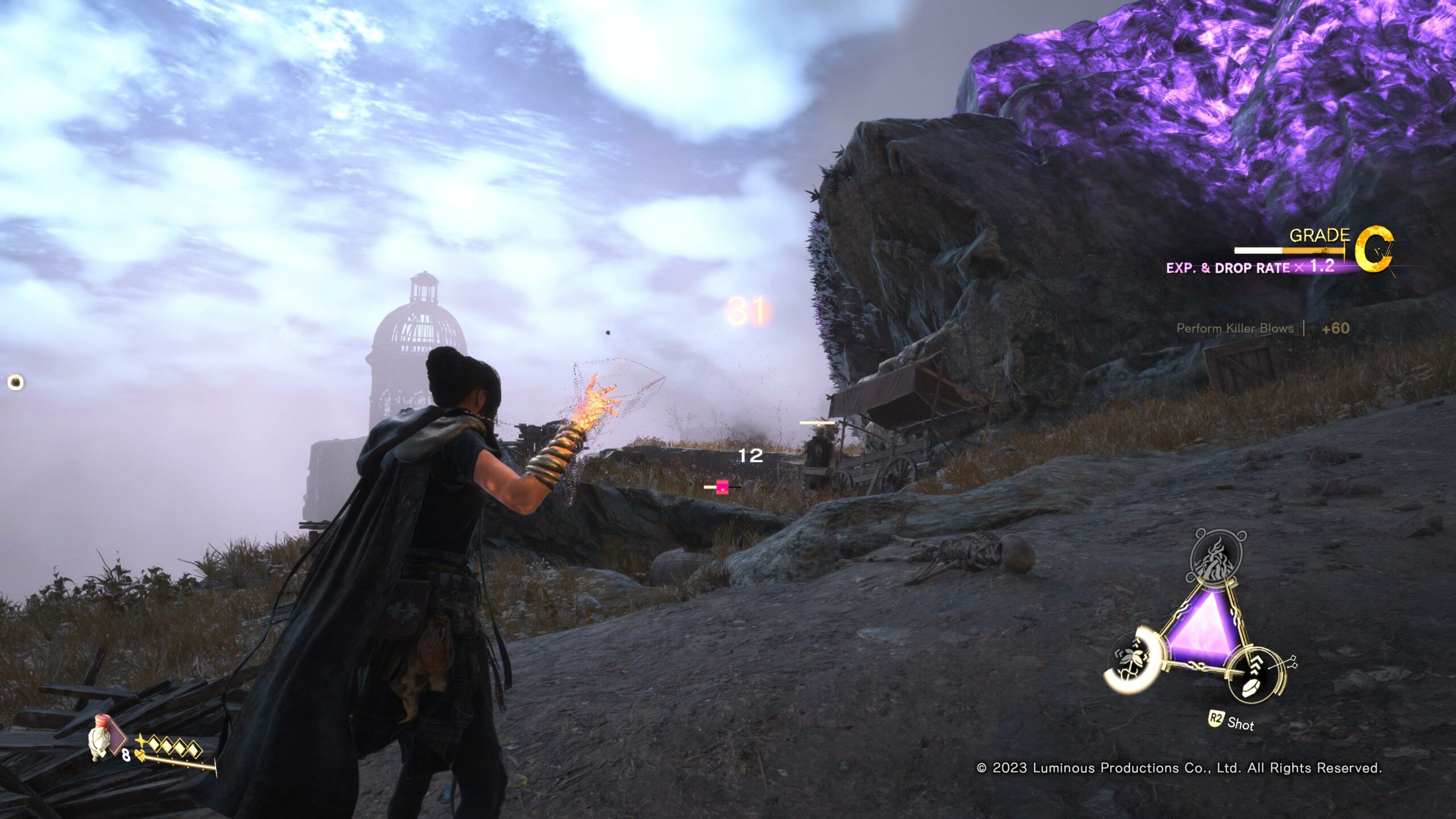1456x819 pixels.
Task: Open the Perform Killer Blows objective entry
Action: (1234, 328)
